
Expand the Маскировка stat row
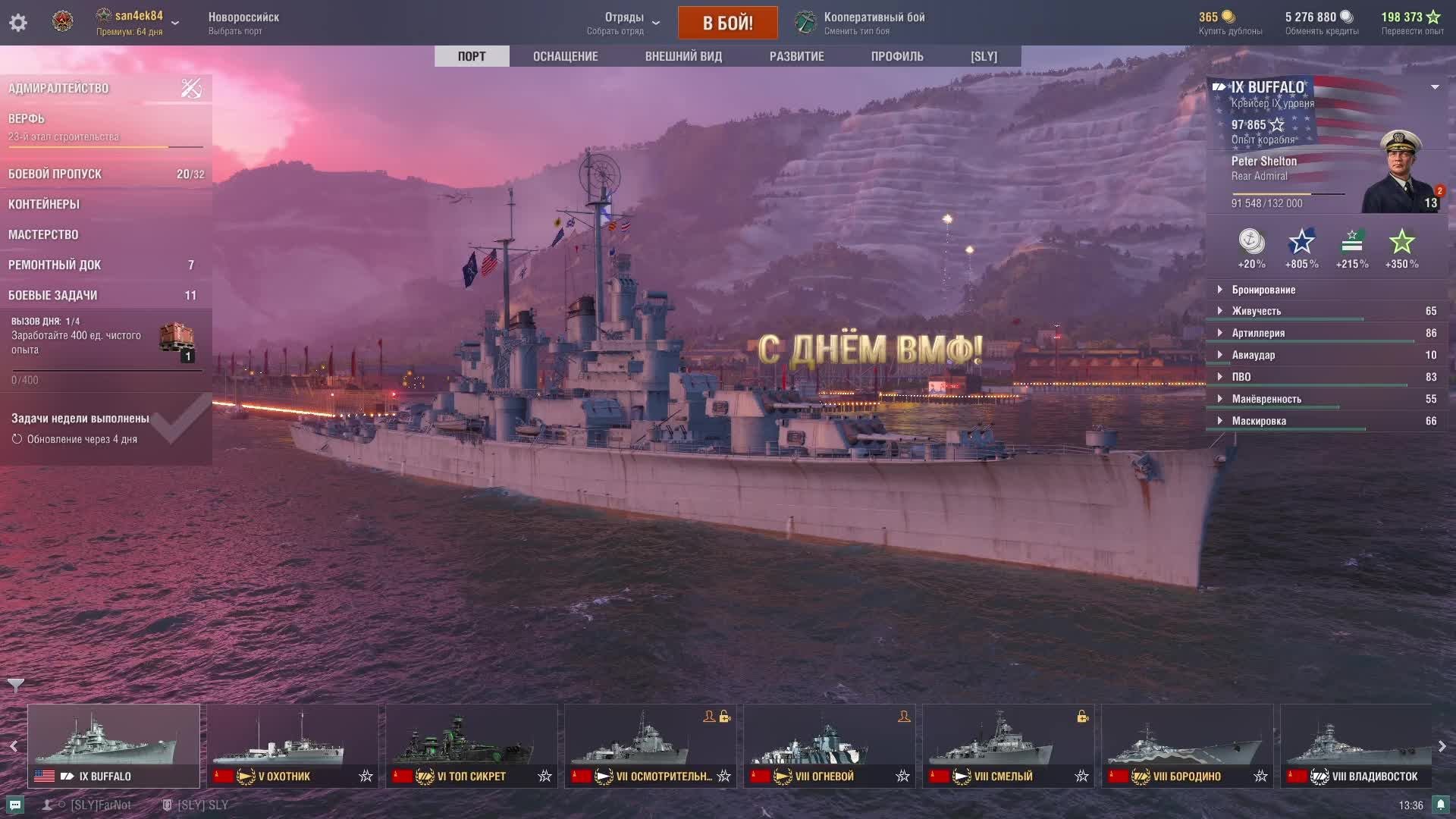pyautogui.click(x=1258, y=421)
